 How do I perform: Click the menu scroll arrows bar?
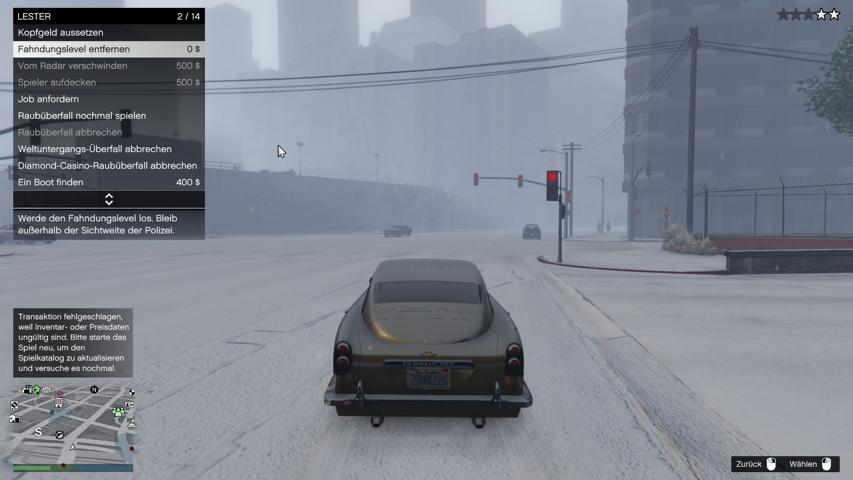coord(108,200)
